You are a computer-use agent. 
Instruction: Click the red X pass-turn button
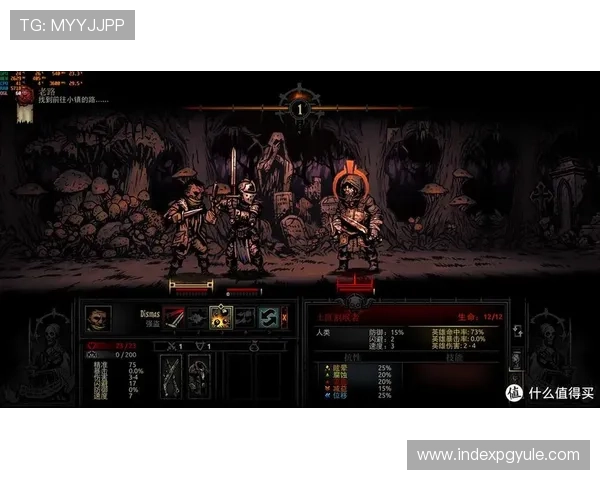pyautogui.click(x=284, y=318)
